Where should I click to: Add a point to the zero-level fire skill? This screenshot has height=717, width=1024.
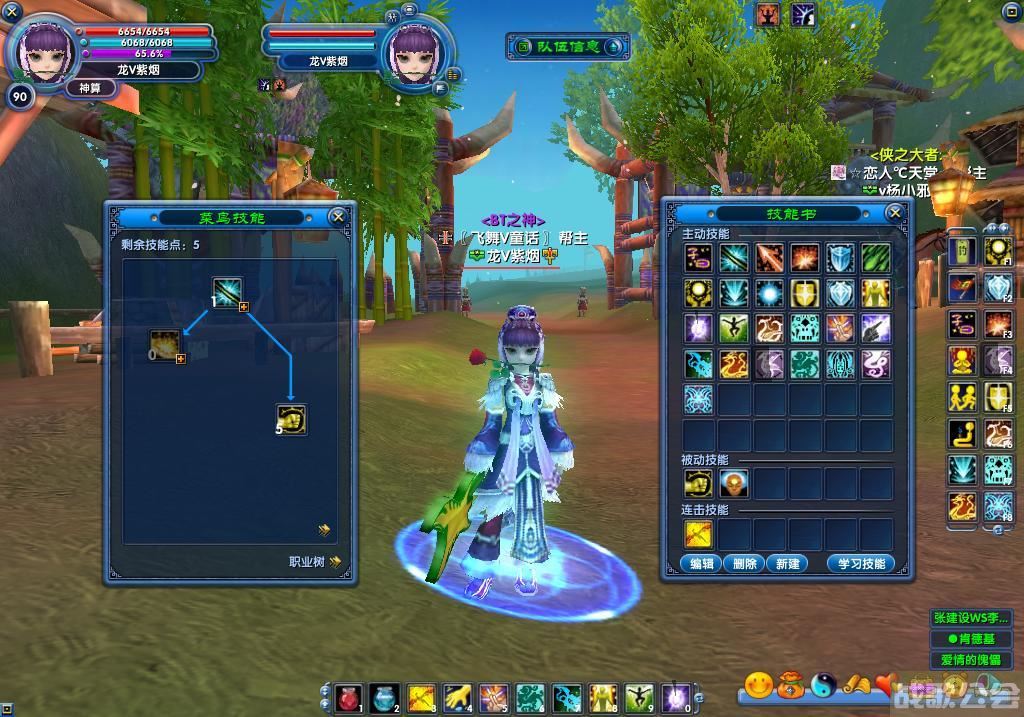coord(181,358)
